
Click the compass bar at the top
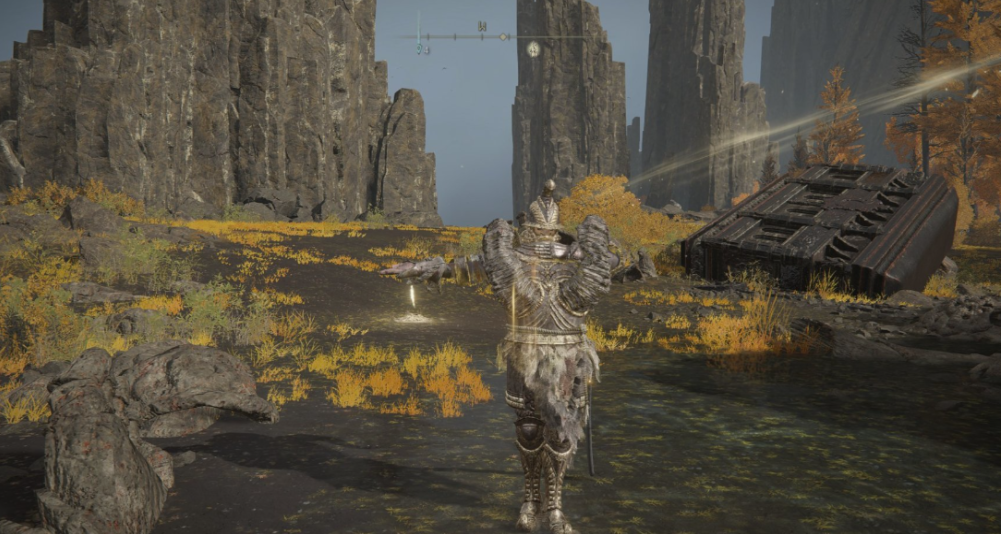coord(478,37)
